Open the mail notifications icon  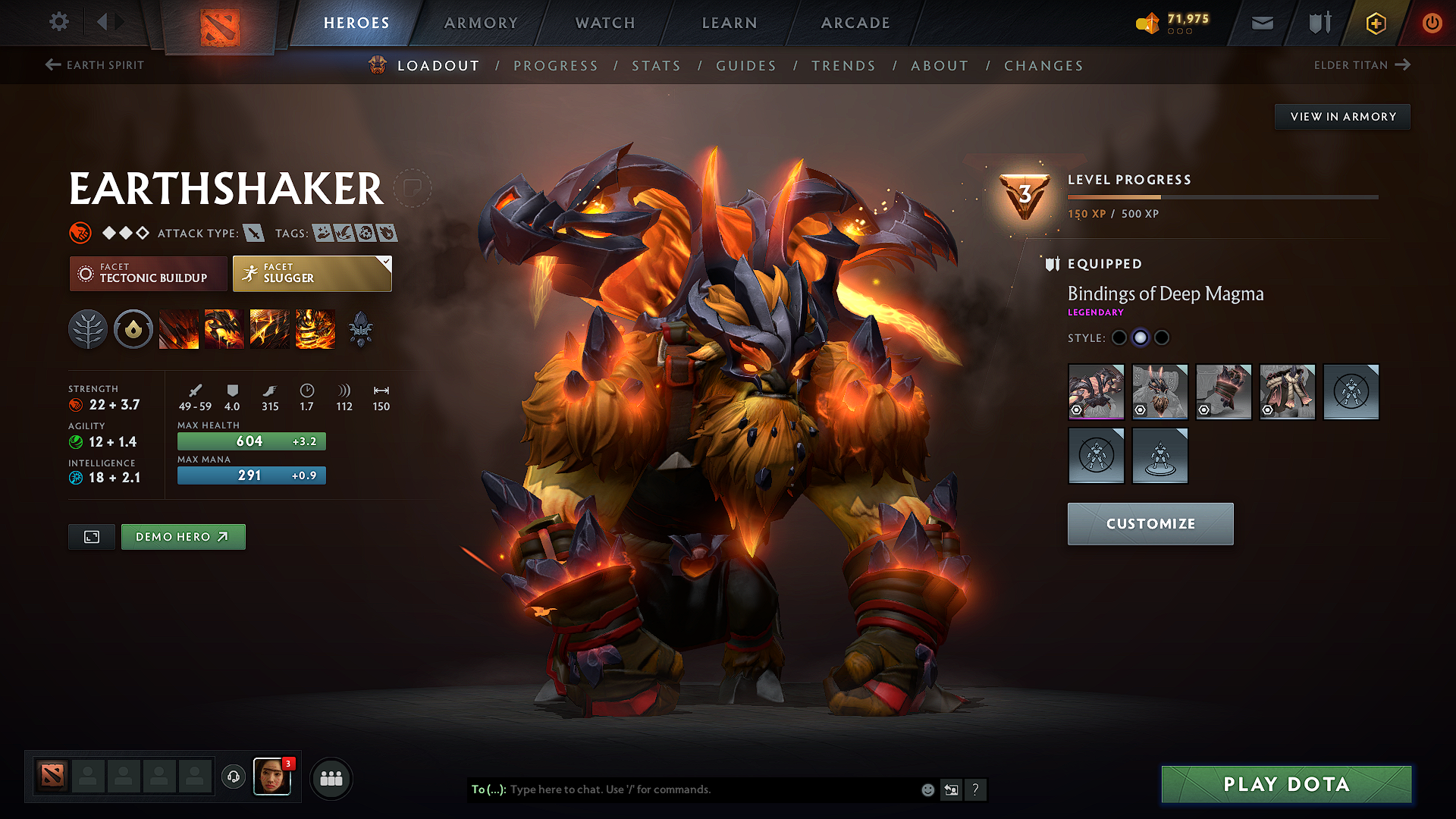(x=1261, y=23)
